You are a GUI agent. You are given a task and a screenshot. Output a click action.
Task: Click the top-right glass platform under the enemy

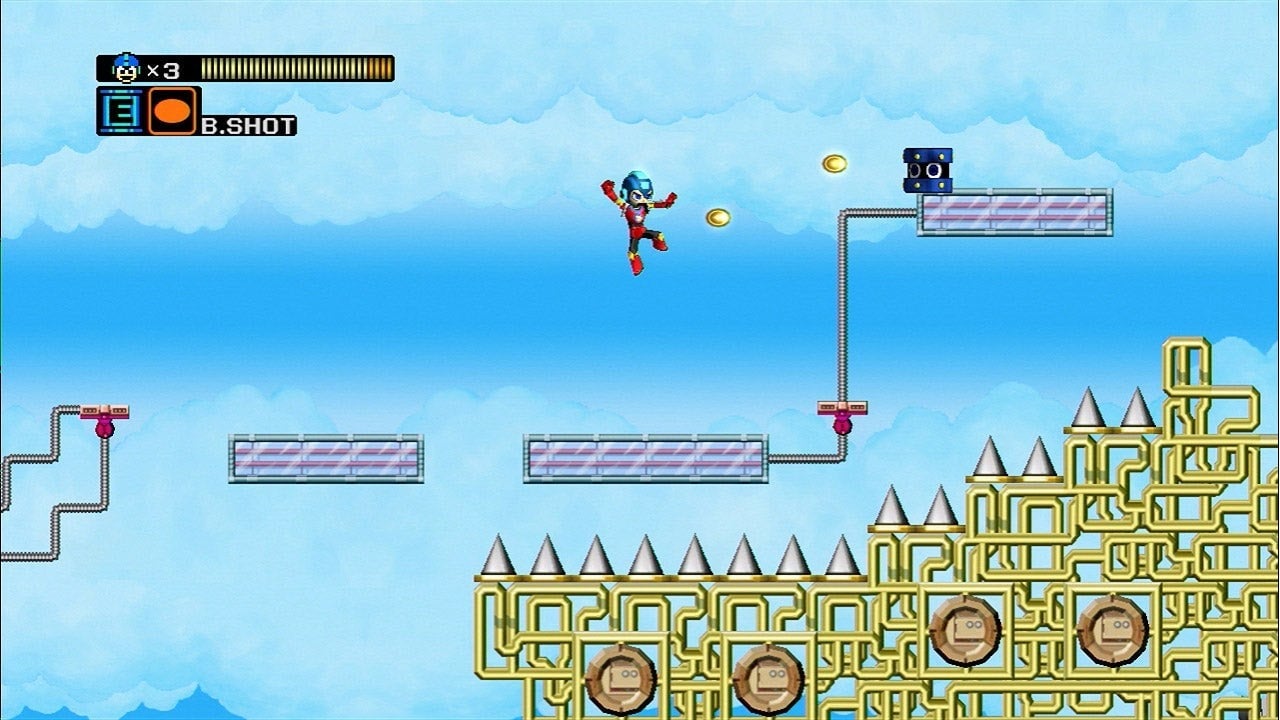pyautogui.click(x=1015, y=213)
